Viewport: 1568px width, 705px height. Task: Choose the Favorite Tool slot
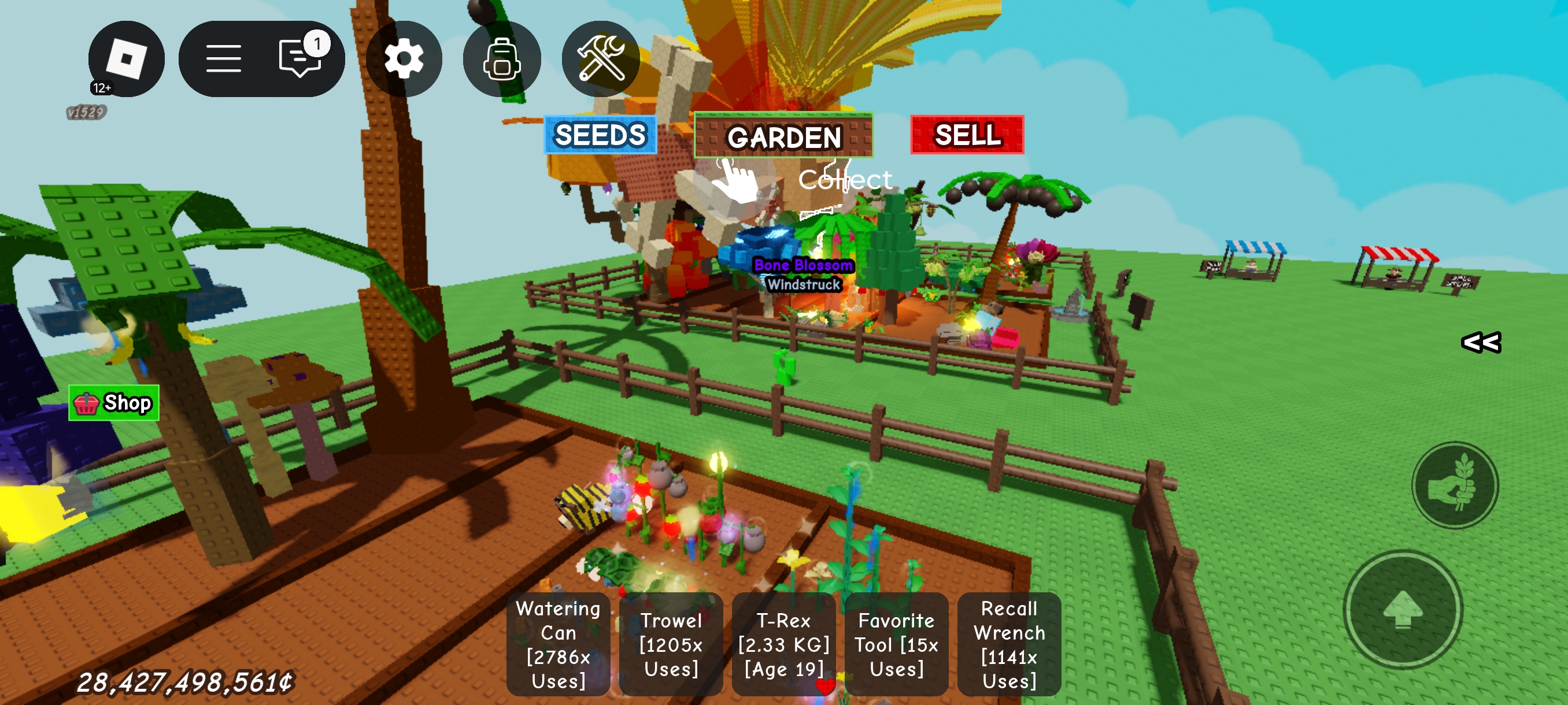pos(896,644)
